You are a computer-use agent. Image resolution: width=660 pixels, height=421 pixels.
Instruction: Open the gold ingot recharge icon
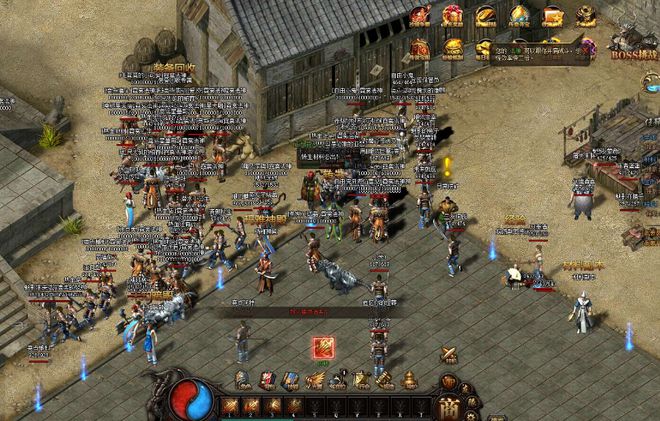click(485, 16)
